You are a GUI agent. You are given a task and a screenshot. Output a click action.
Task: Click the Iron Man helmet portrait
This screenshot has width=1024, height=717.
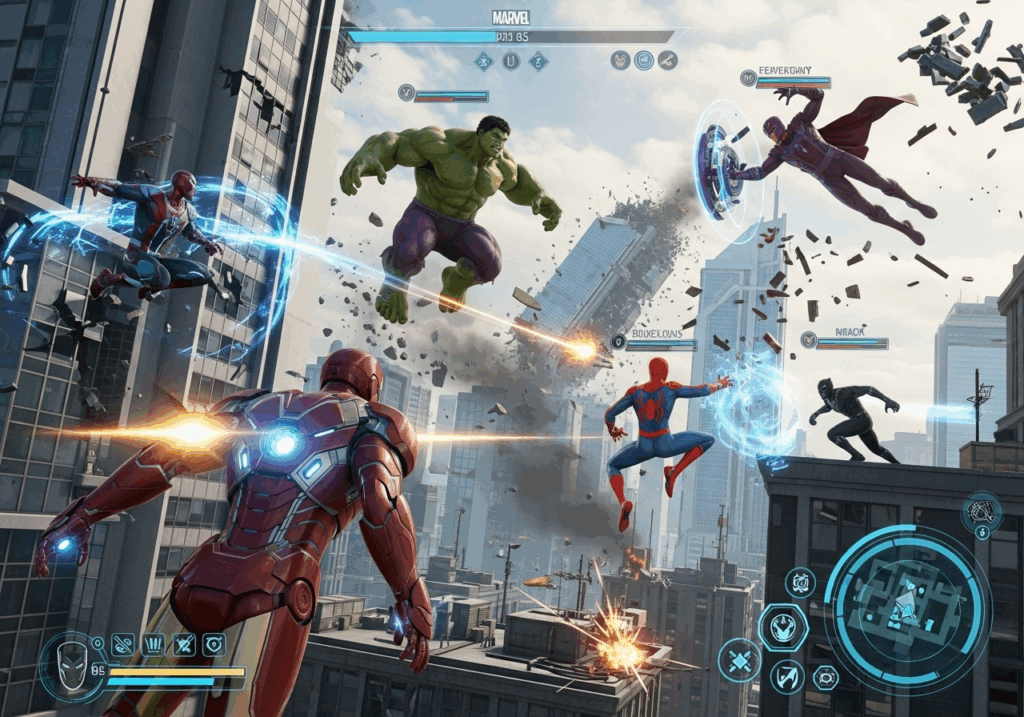66,664
